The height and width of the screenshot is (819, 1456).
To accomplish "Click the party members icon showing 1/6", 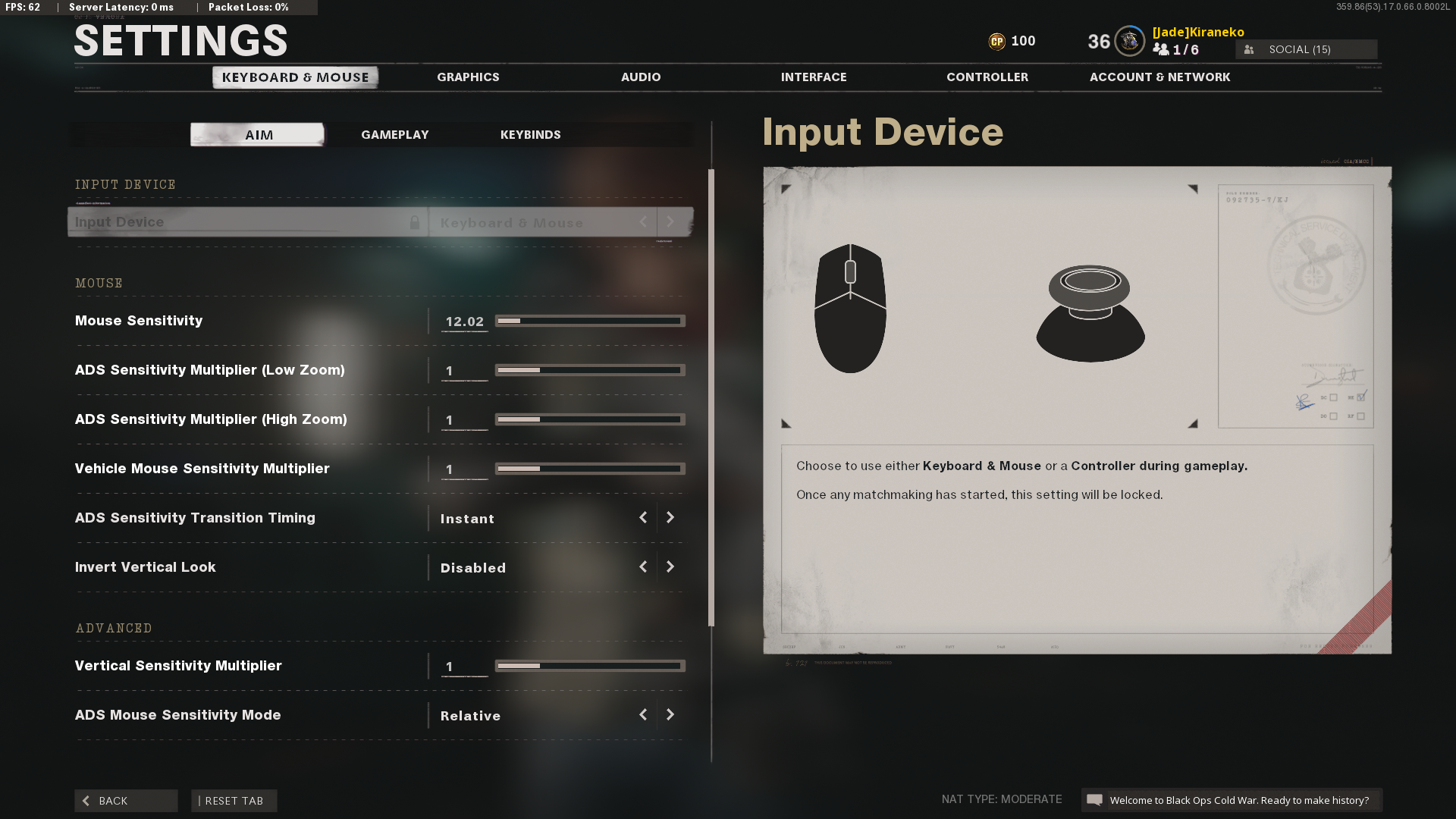I will click(x=1160, y=49).
